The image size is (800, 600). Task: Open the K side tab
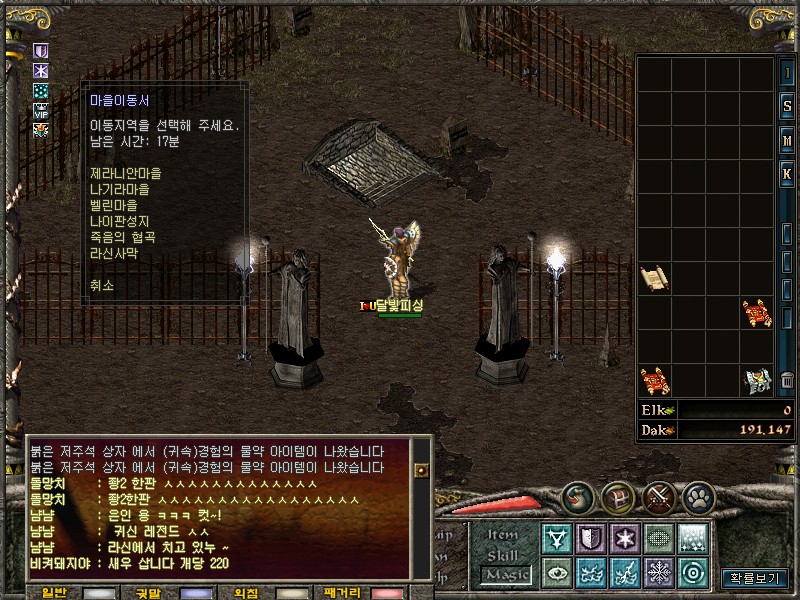(x=787, y=172)
